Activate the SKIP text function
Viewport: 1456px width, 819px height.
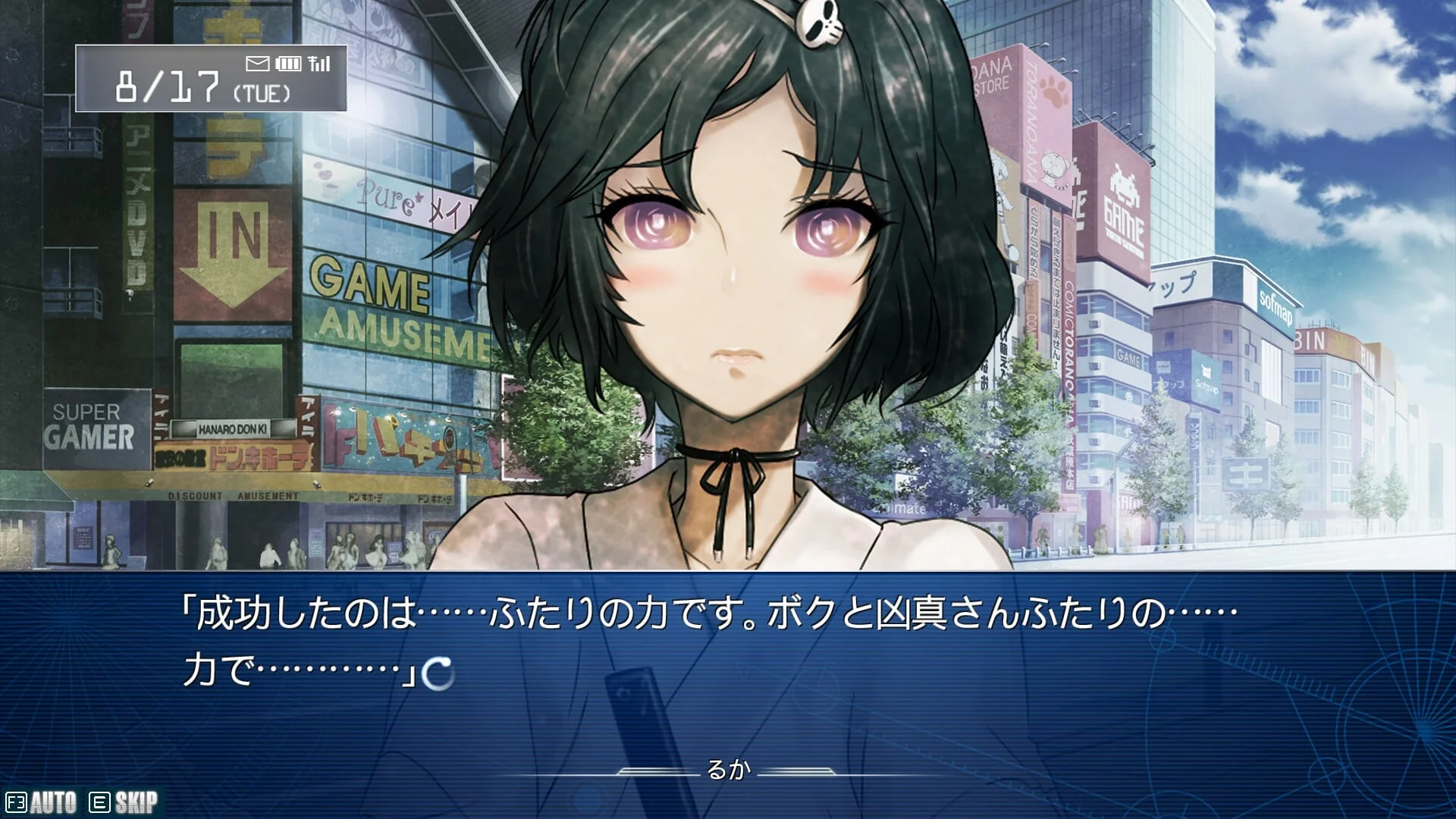point(125,802)
